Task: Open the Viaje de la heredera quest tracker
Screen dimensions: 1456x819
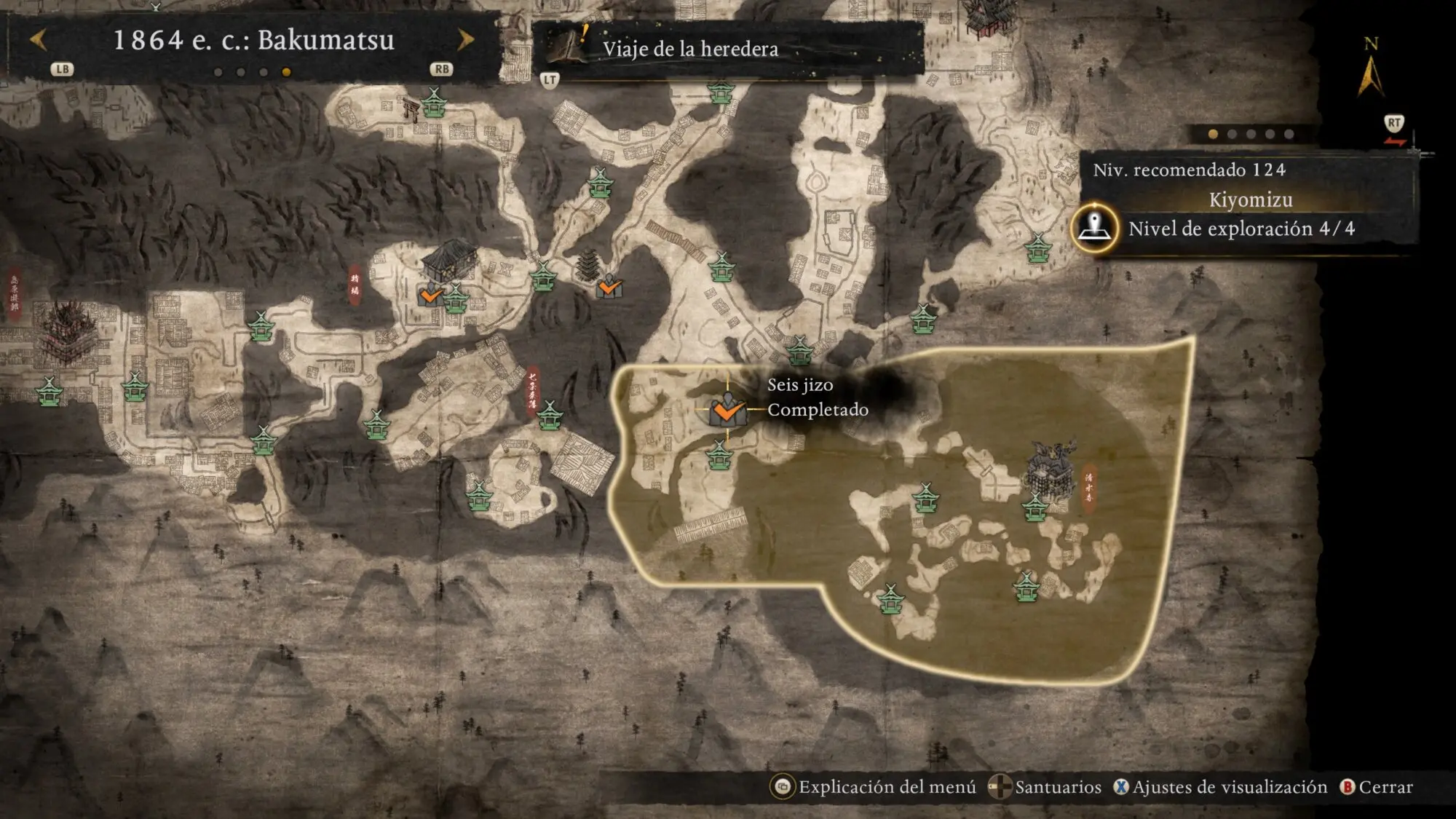Action: pyautogui.click(x=689, y=49)
